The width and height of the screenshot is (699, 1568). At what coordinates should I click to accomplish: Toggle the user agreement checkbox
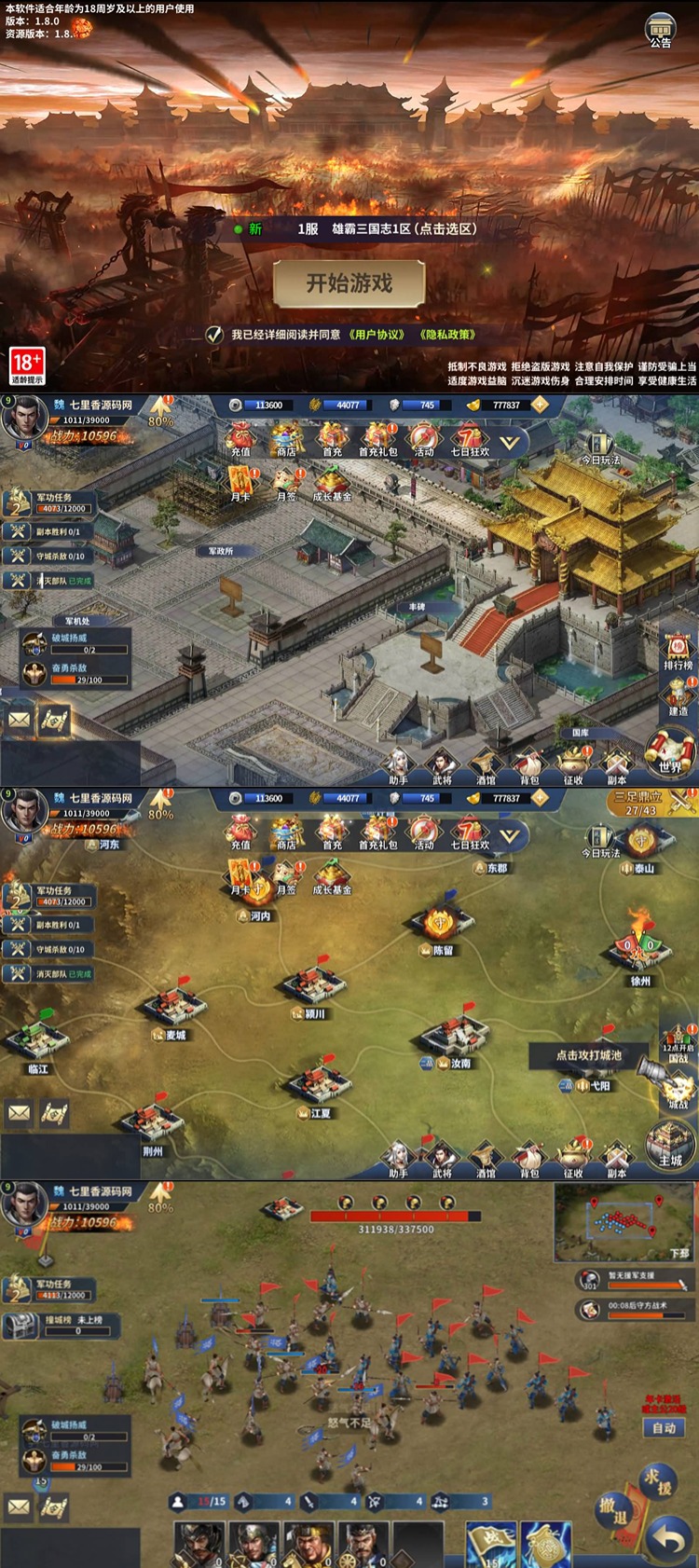214,335
